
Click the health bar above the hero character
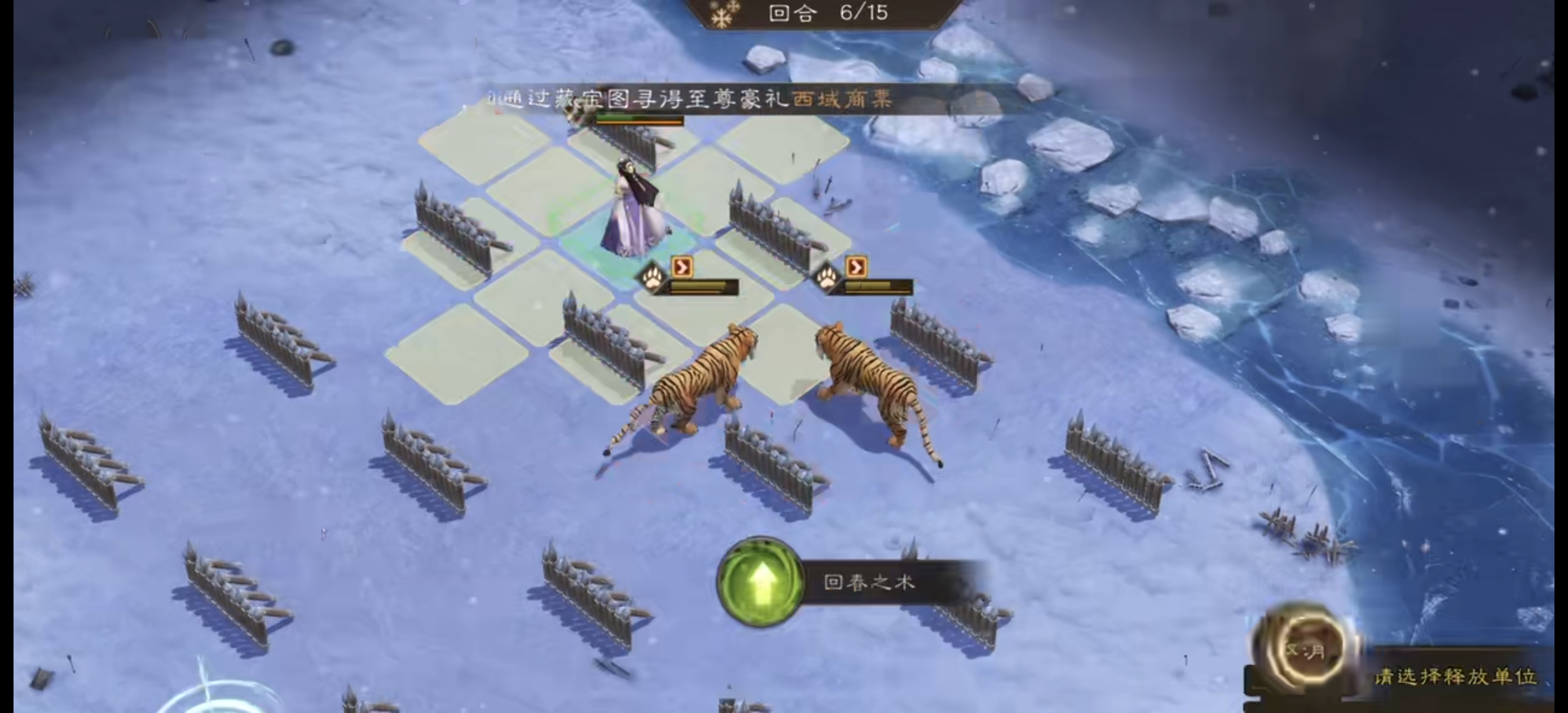click(639, 121)
